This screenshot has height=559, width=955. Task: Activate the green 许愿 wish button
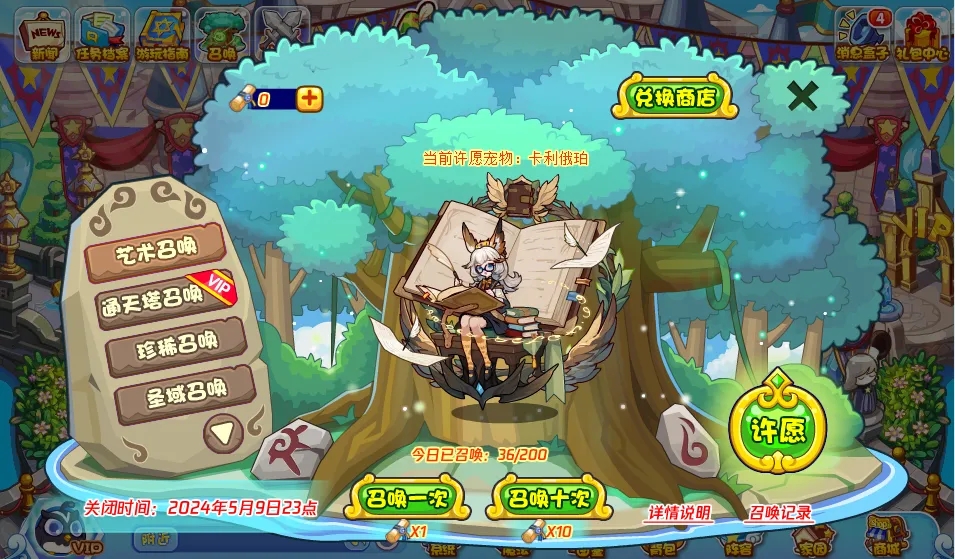point(776,428)
